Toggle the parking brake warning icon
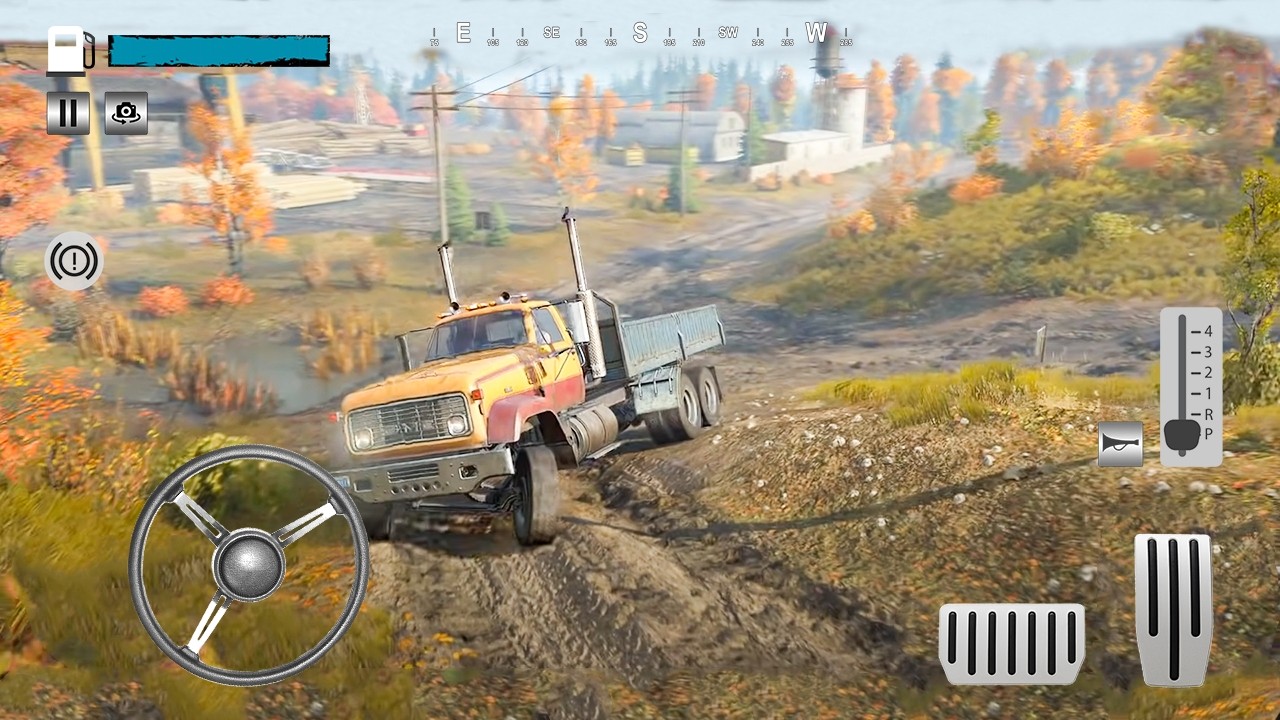 coord(74,262)
